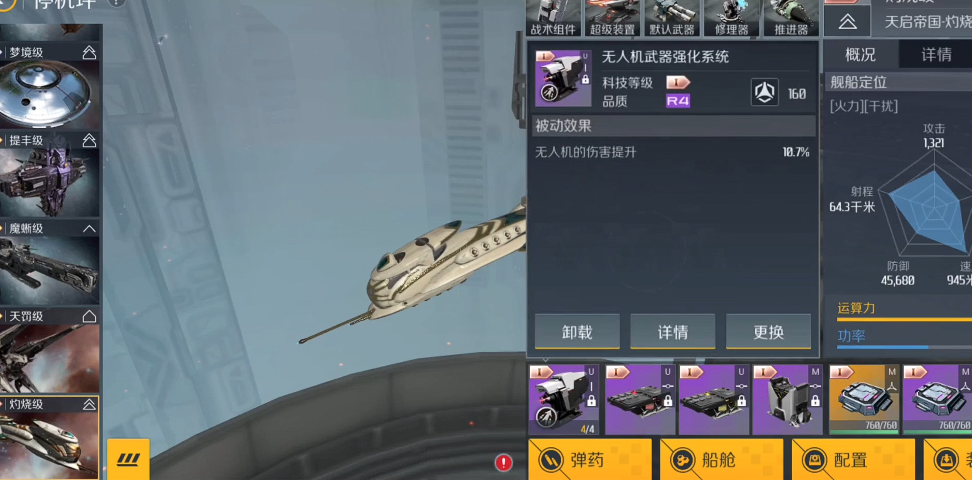Open the 推进器 thruster category

tap(790, 18)
